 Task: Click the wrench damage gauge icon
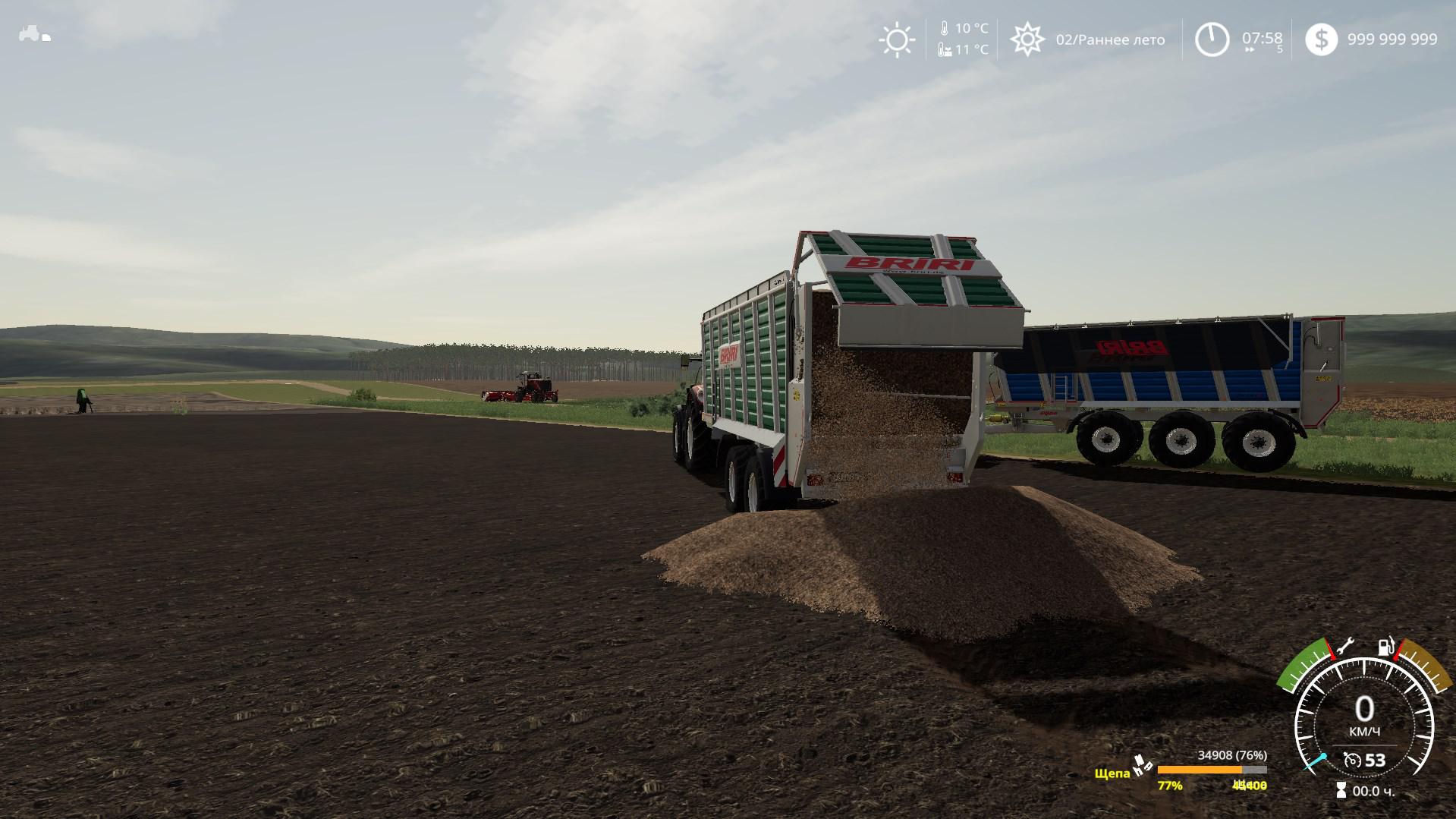[x=1345, y=647]
